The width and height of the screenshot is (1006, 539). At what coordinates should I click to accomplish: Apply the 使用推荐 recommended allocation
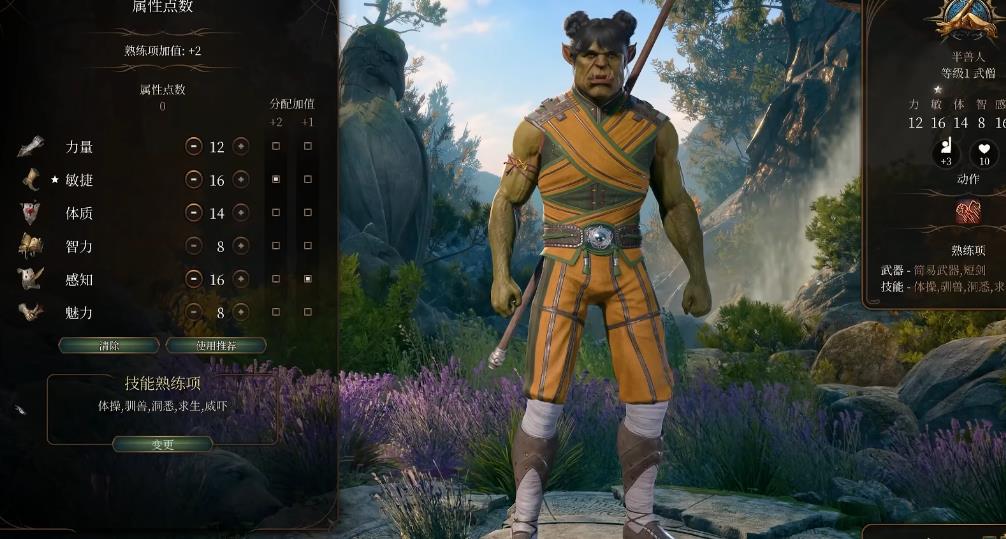(216, 345)
